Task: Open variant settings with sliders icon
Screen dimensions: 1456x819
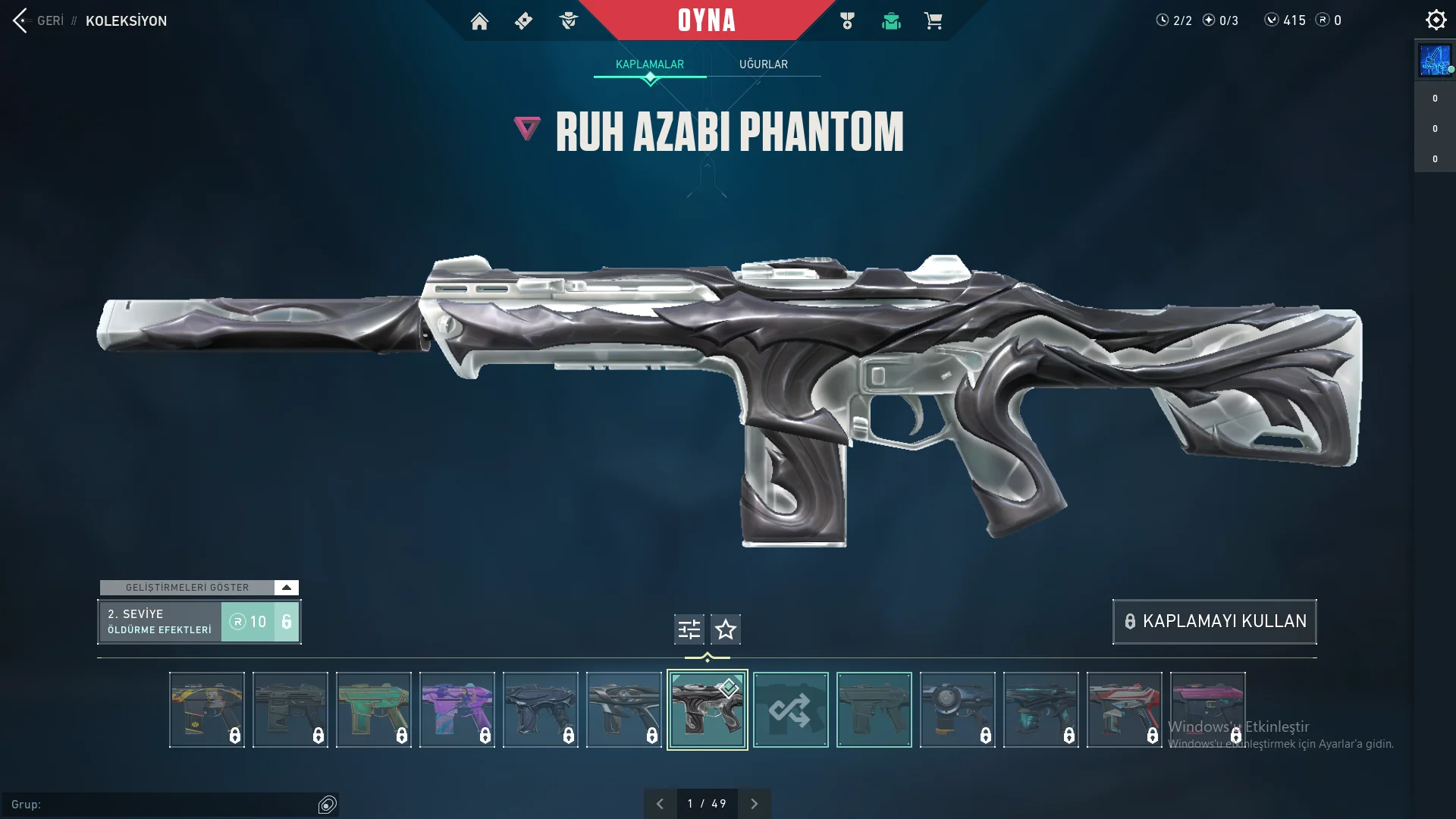Action: click(x=688, y=629)
